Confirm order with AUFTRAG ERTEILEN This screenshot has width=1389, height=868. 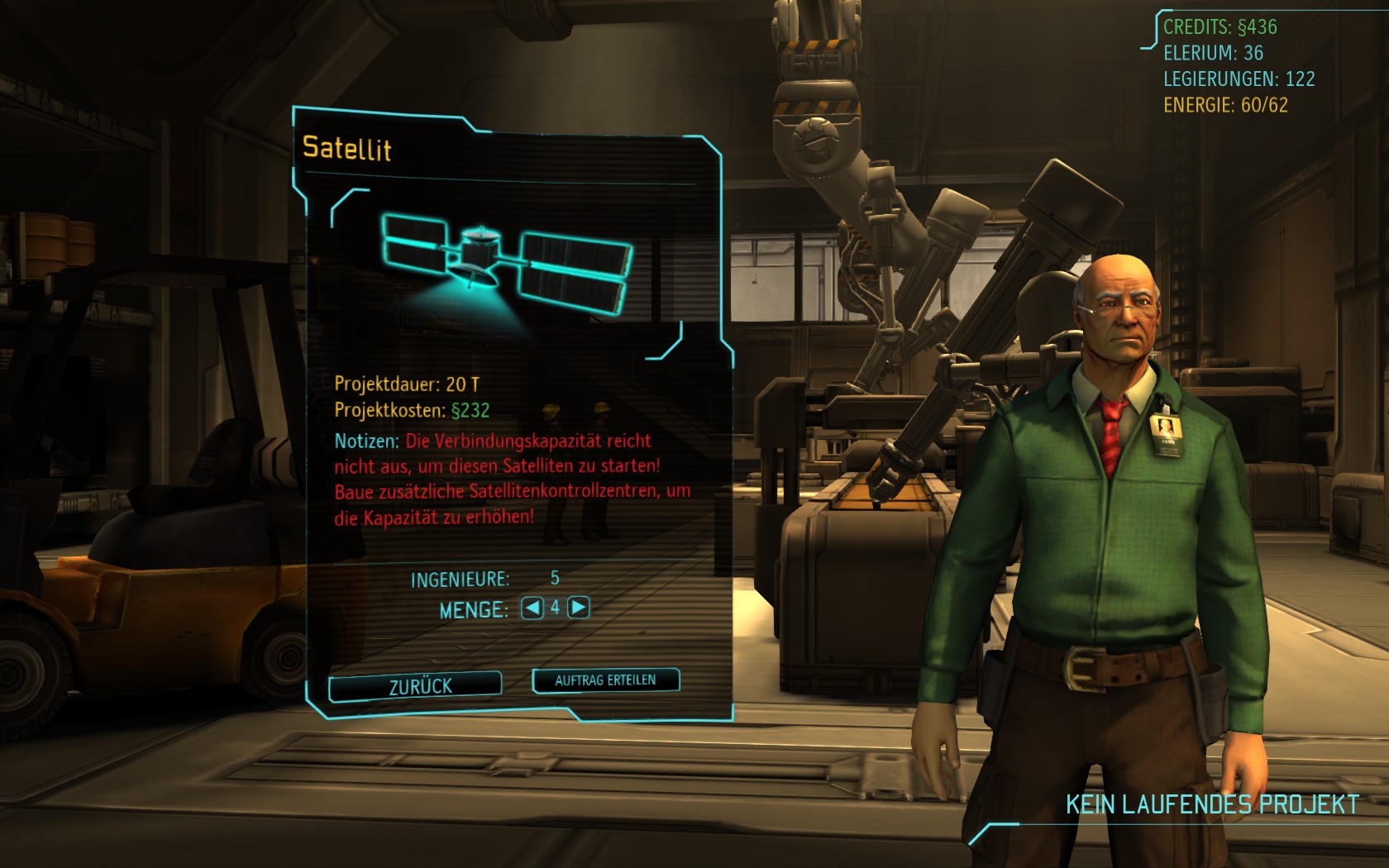(x=605, y=680)
